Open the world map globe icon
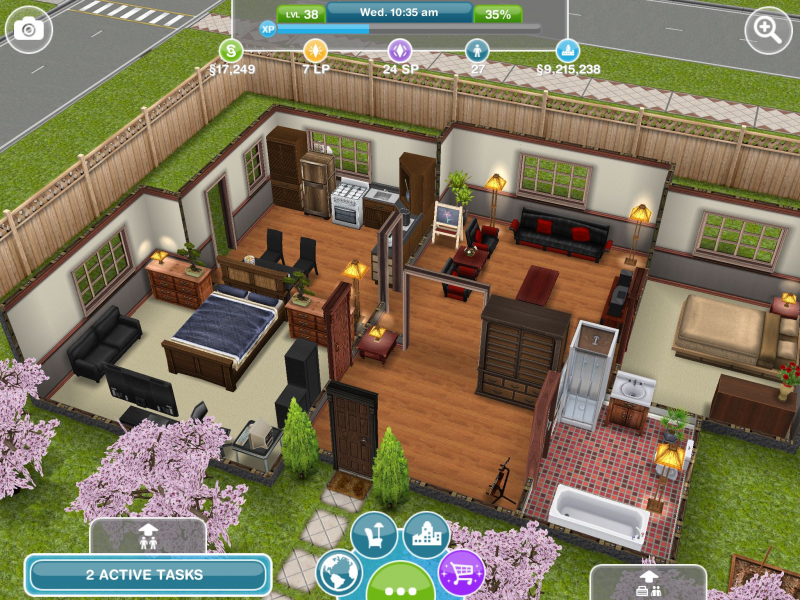 tap(340, 574)
